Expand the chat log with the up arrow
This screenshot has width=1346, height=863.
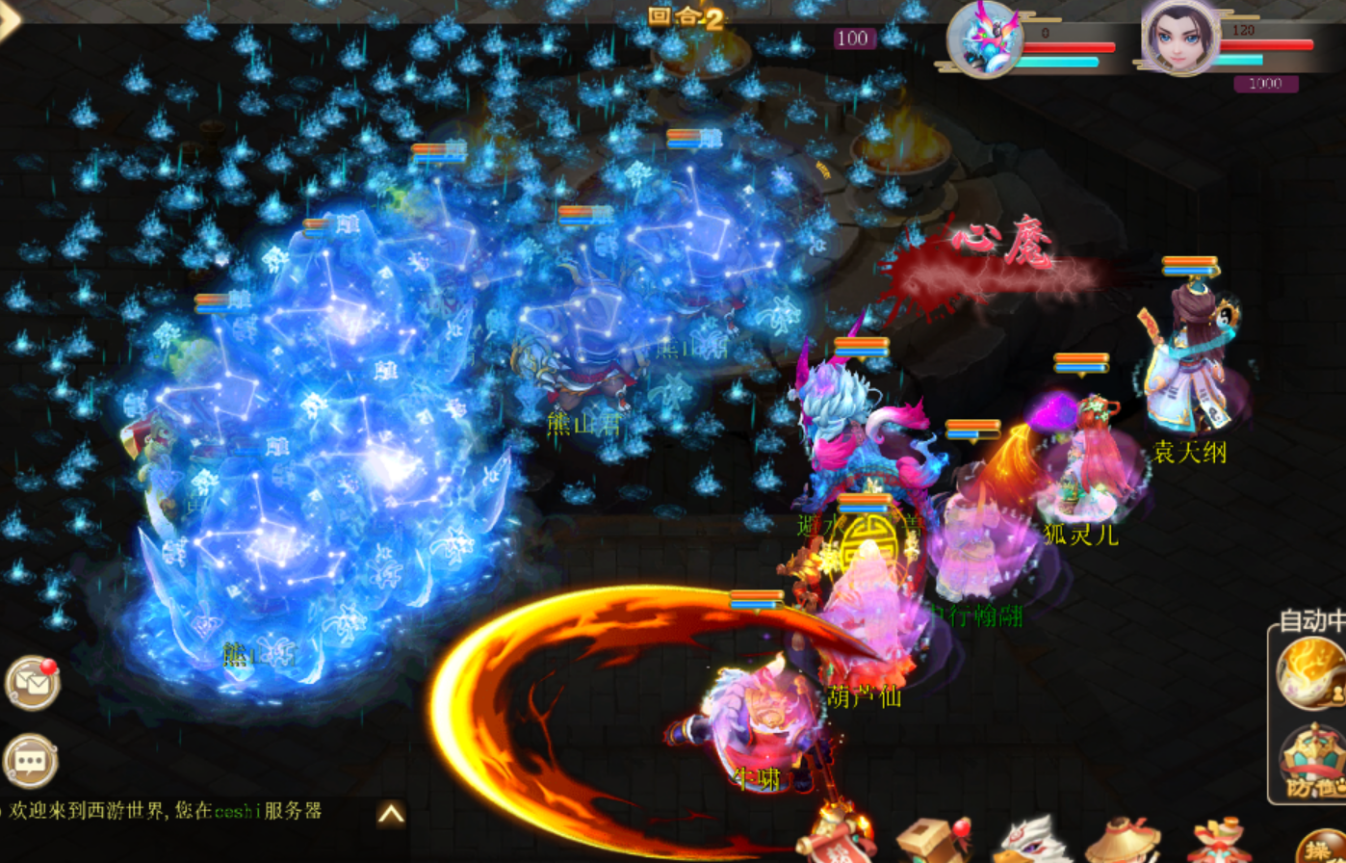click(391, 814)
